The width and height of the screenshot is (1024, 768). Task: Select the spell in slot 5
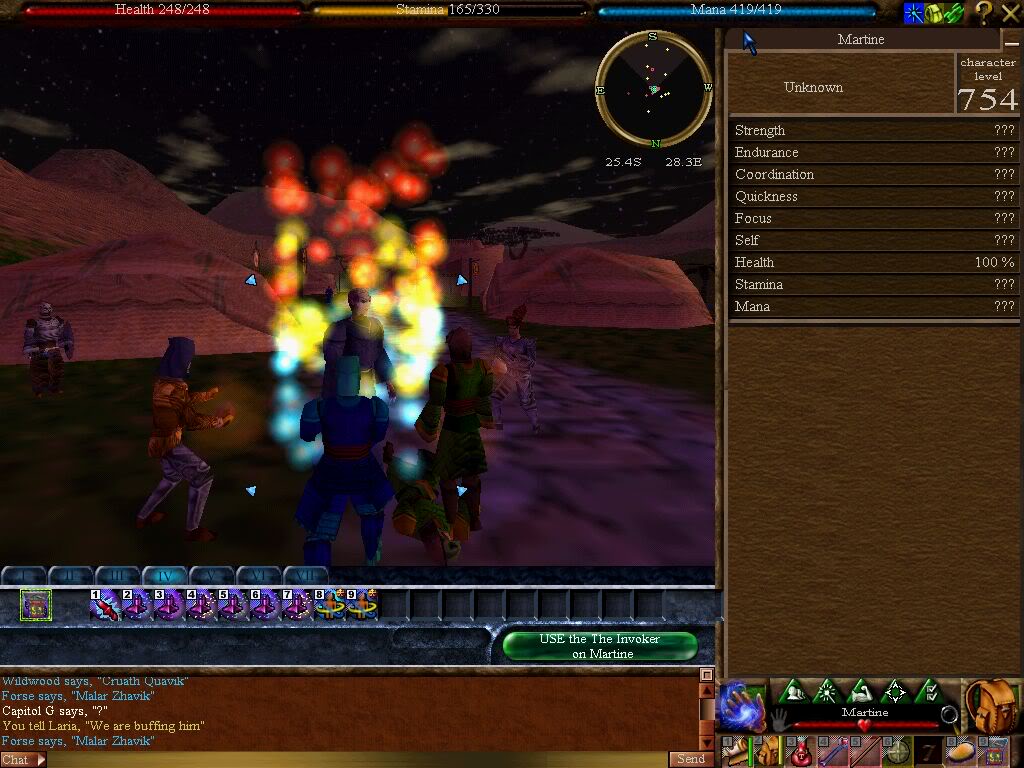coord(233,605)
